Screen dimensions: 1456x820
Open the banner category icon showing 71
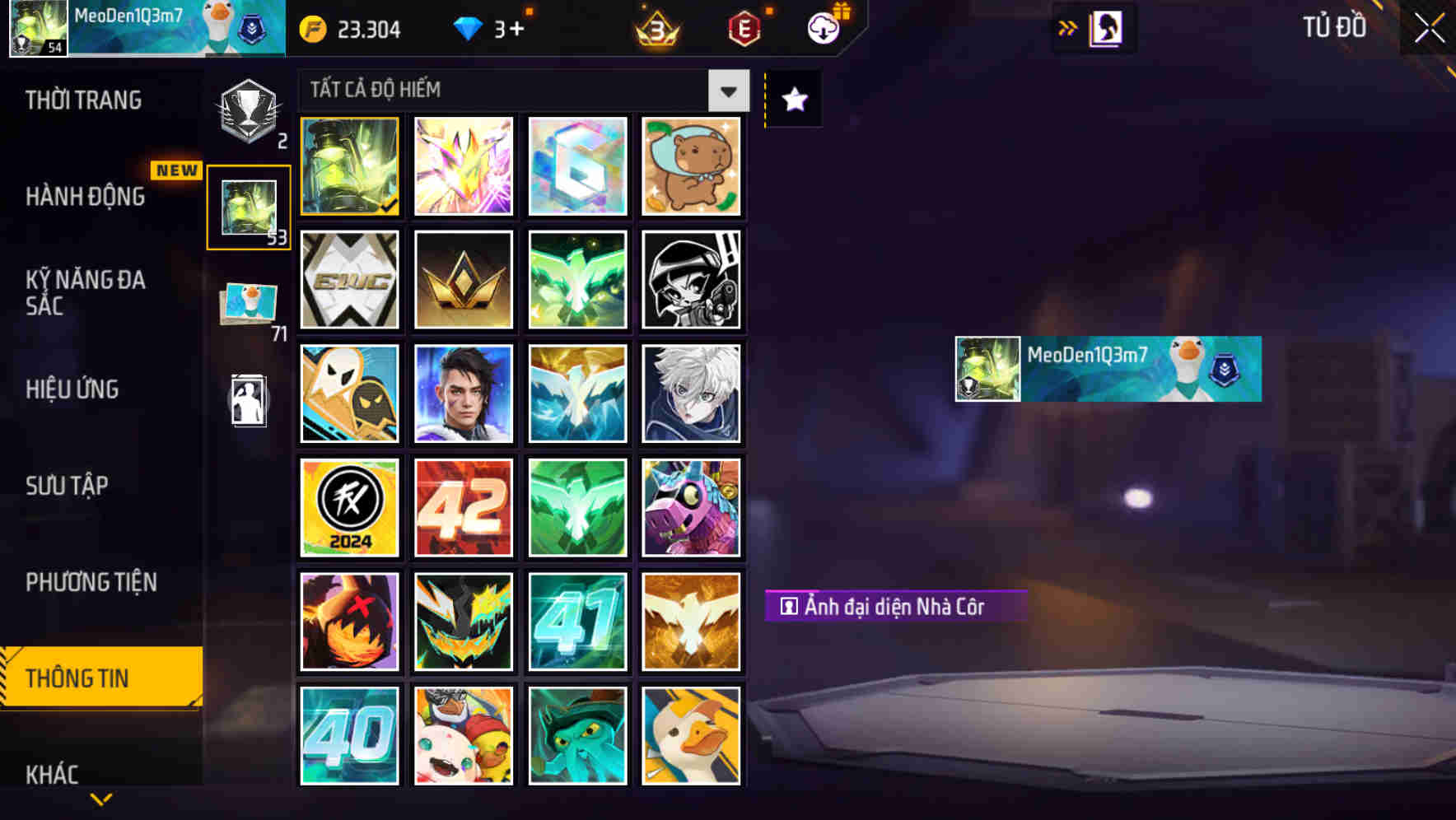click(246, 301)
